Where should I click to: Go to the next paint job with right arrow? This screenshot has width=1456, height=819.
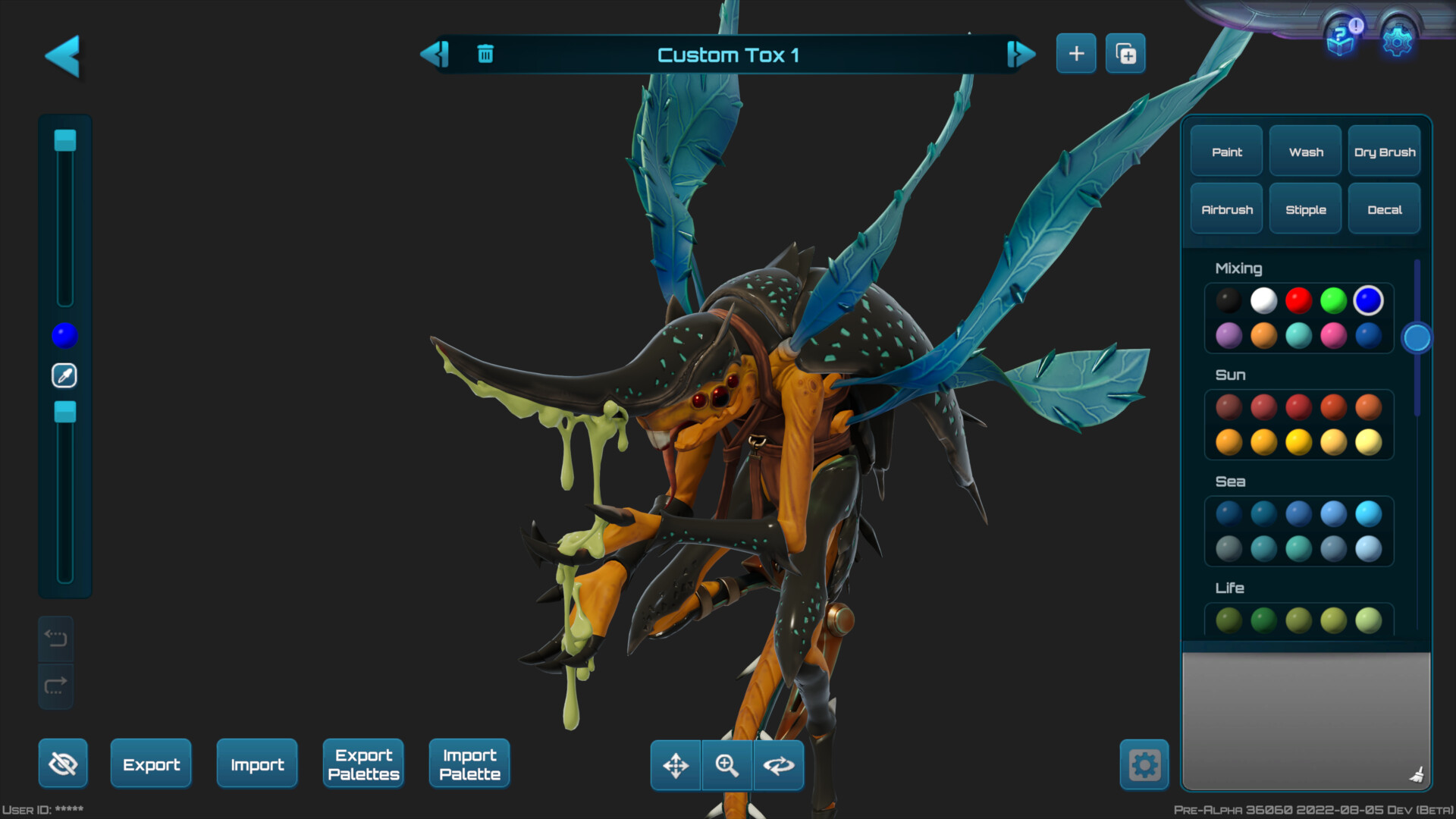pos(1020,54)
